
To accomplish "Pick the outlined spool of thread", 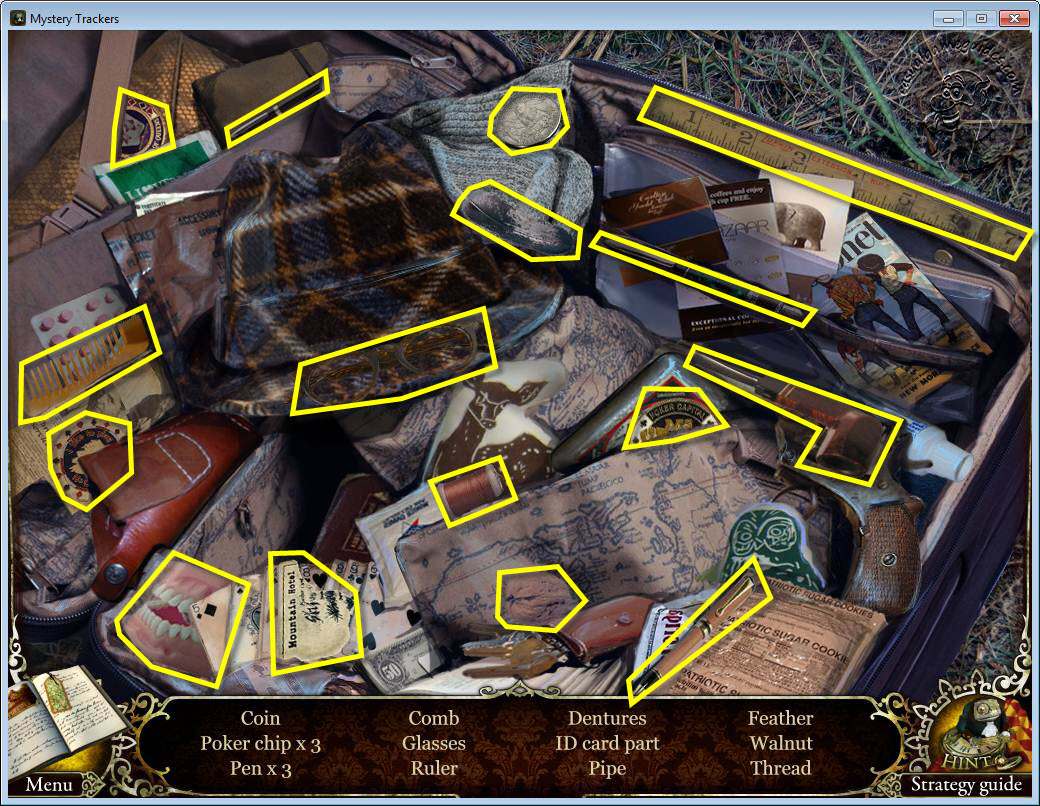I will coord(472,490).
